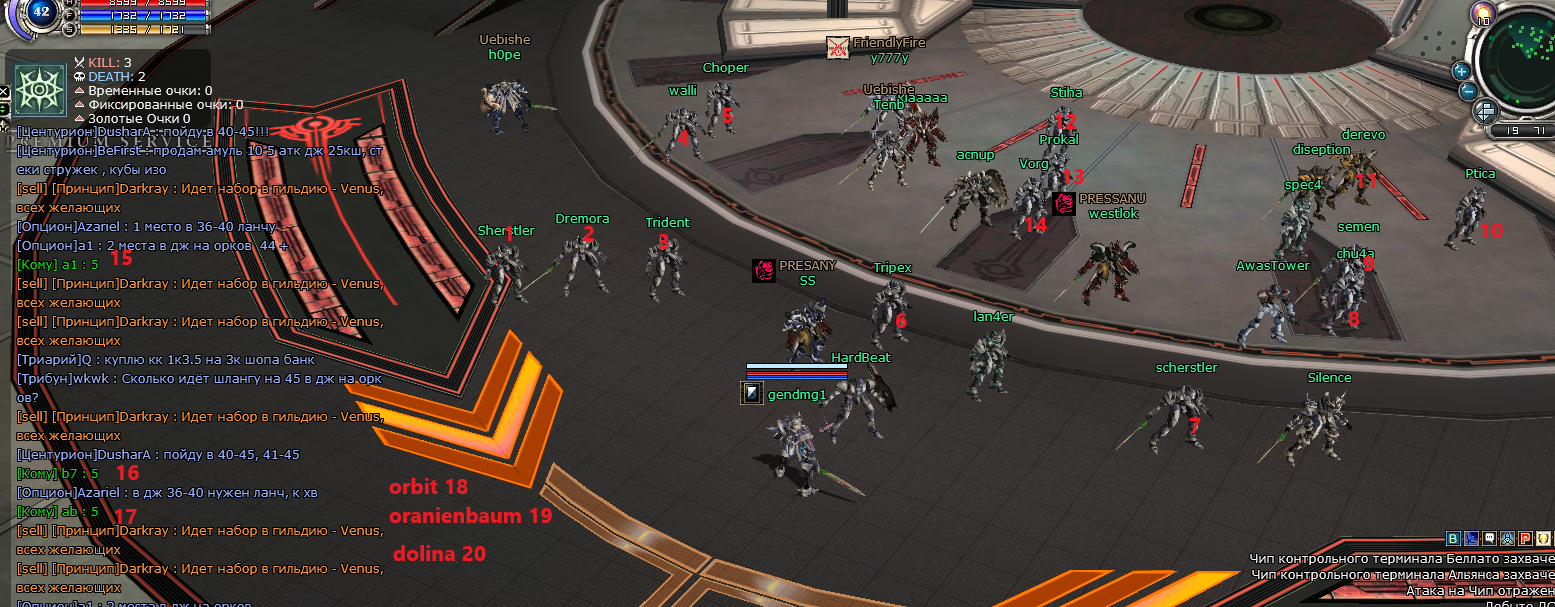Image resolution: width=1555 pixels, height=607 pixels.
Task: Open the light-blue robot figure icon
Action: [x=1507, y=539]
